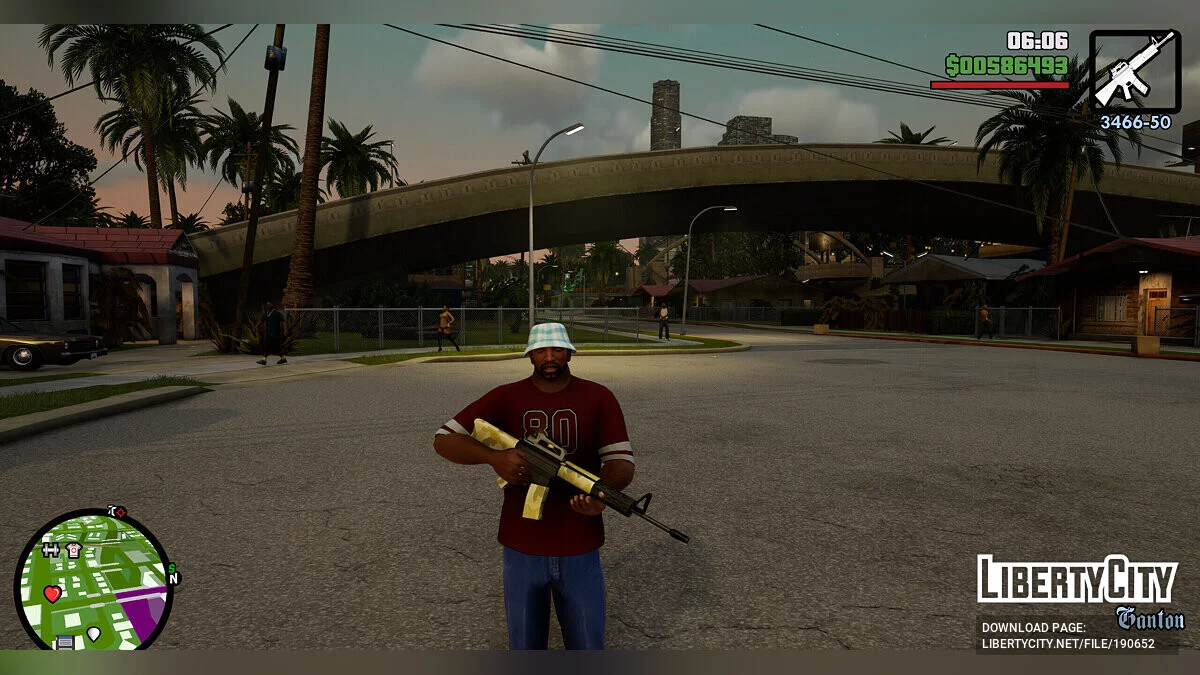Click the red heart marker on minimap

coord(52,594)
